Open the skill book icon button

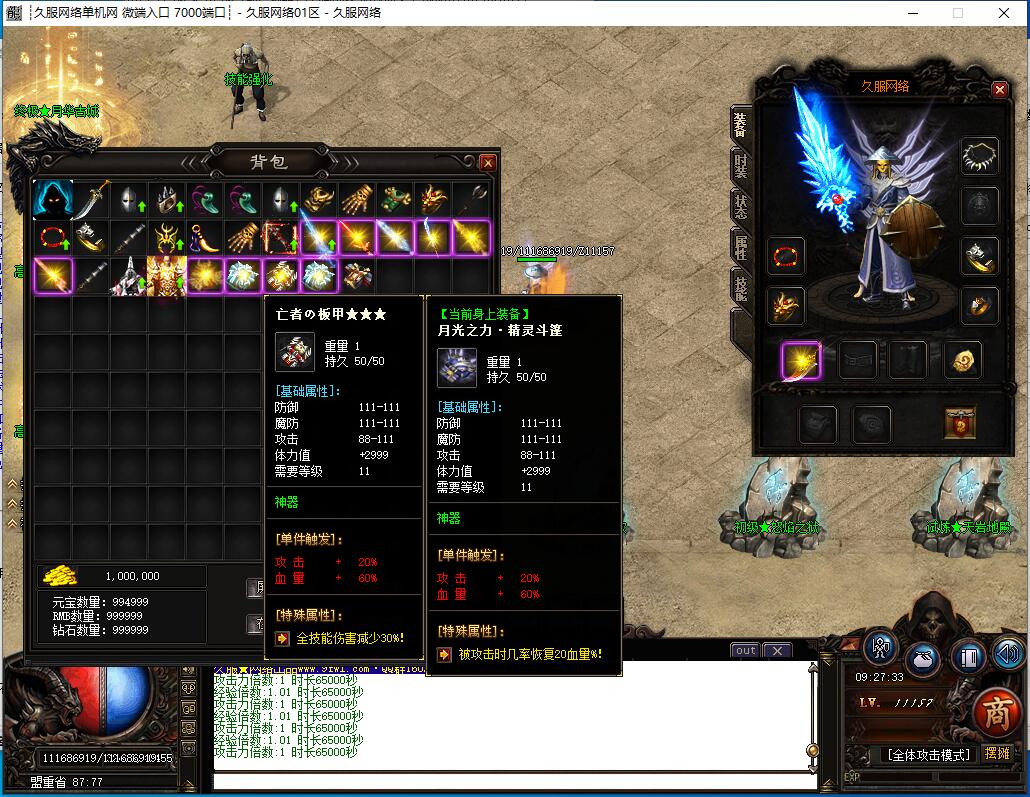coord(968,657)
